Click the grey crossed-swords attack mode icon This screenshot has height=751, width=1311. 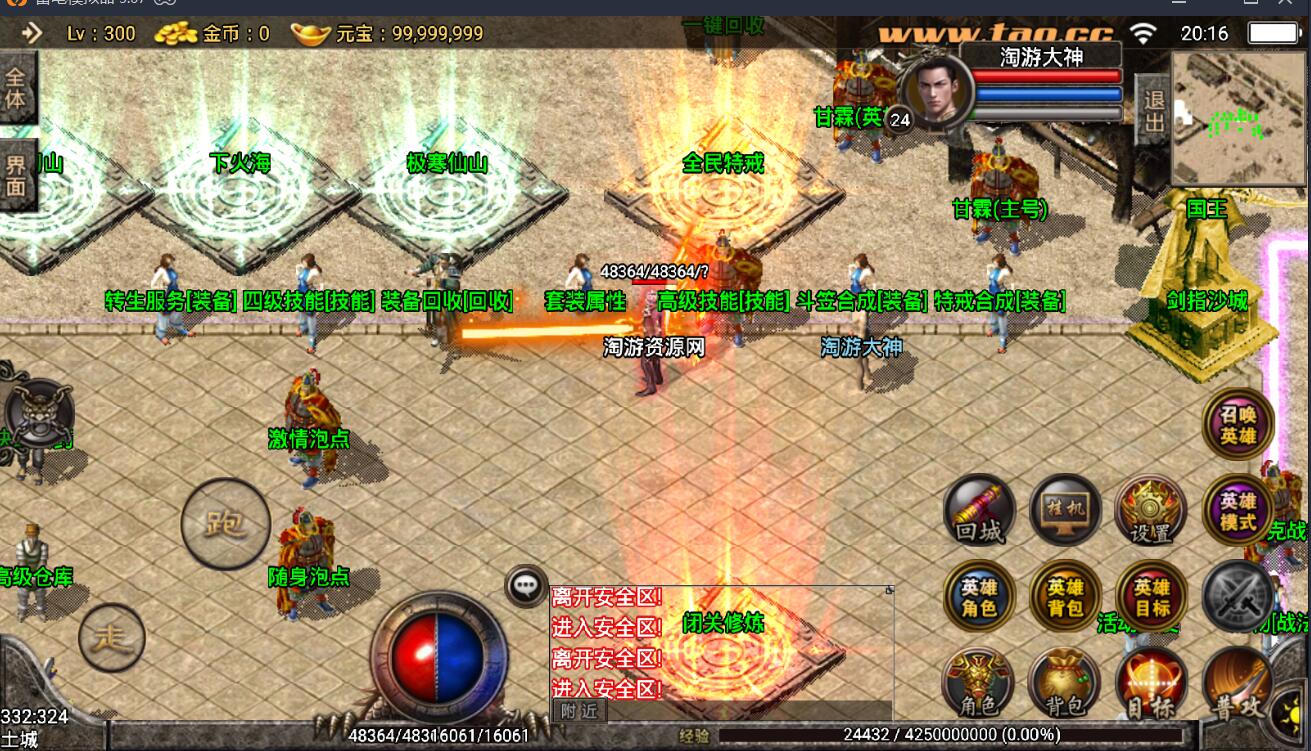pos(1238,597)
